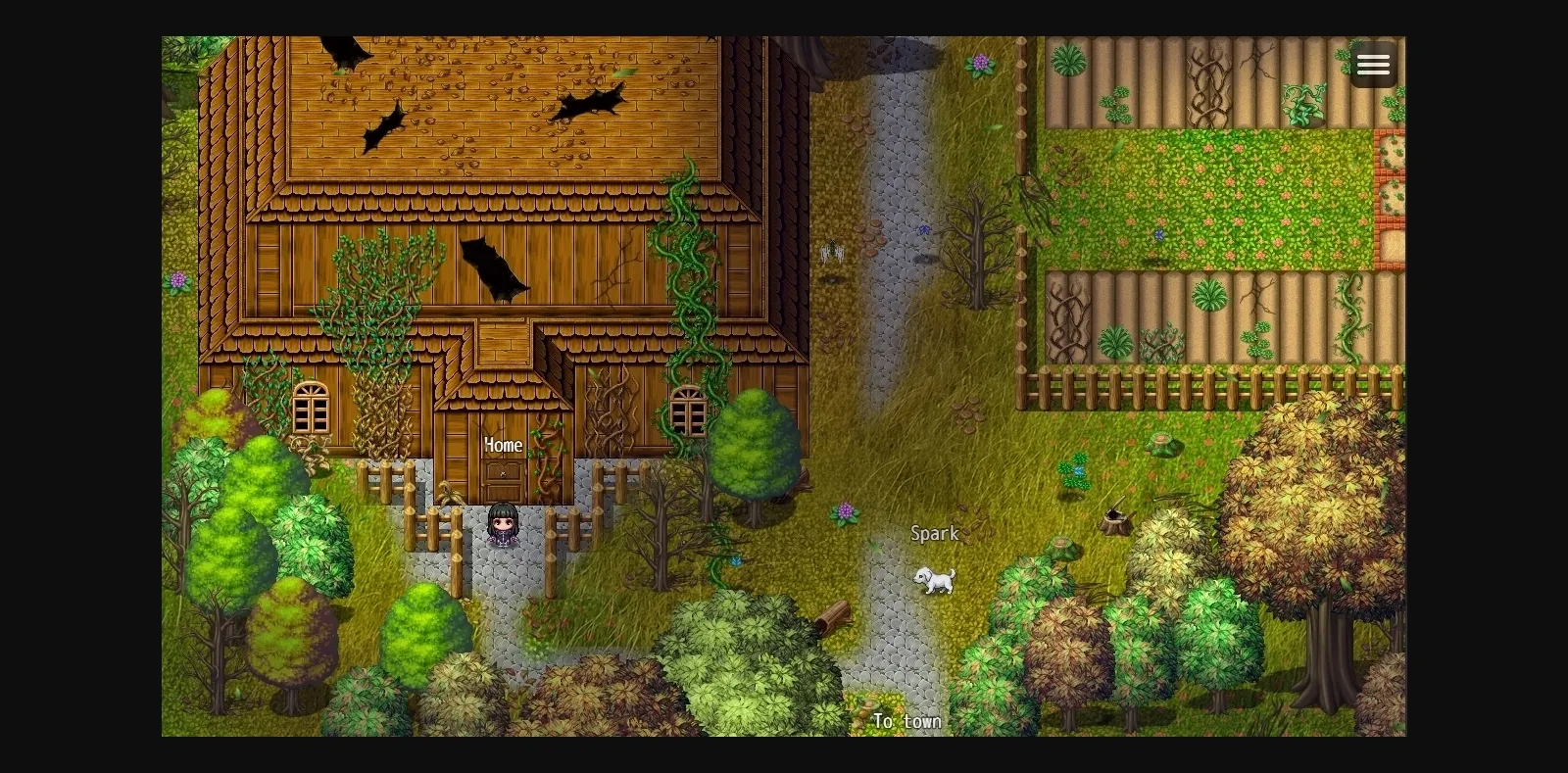Image resolution: width=1568 pixels, height=773 pixels.
Task: Click the Spark name label above the dog
Action: point(934,534)
